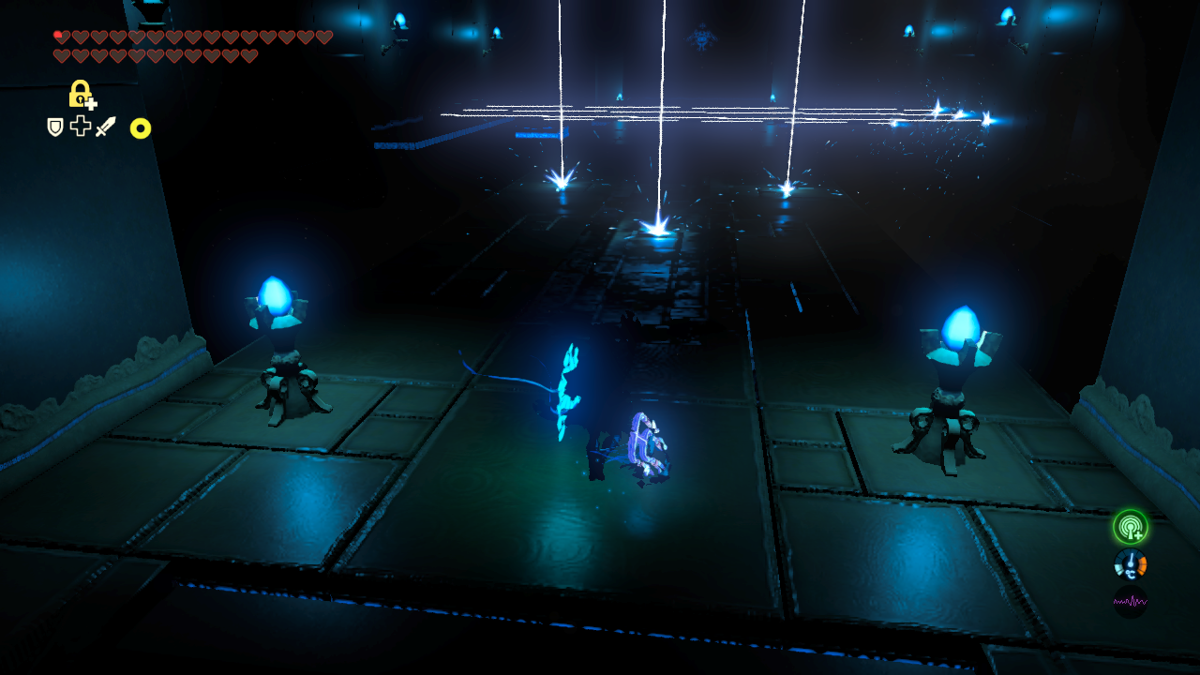Click the yellow ring ability icon

click(140, 128)
